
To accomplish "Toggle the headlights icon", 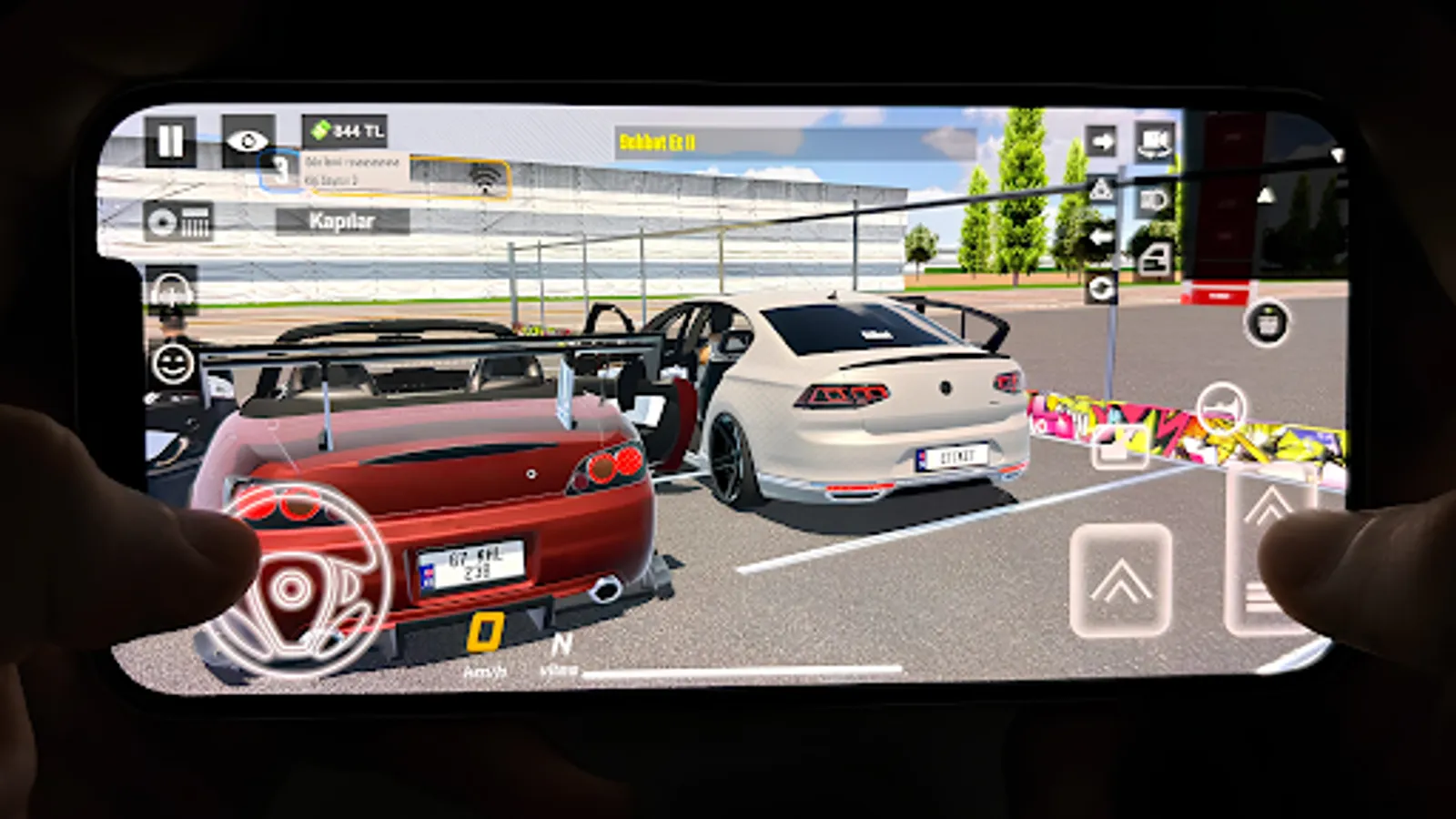I will 1153,201.
